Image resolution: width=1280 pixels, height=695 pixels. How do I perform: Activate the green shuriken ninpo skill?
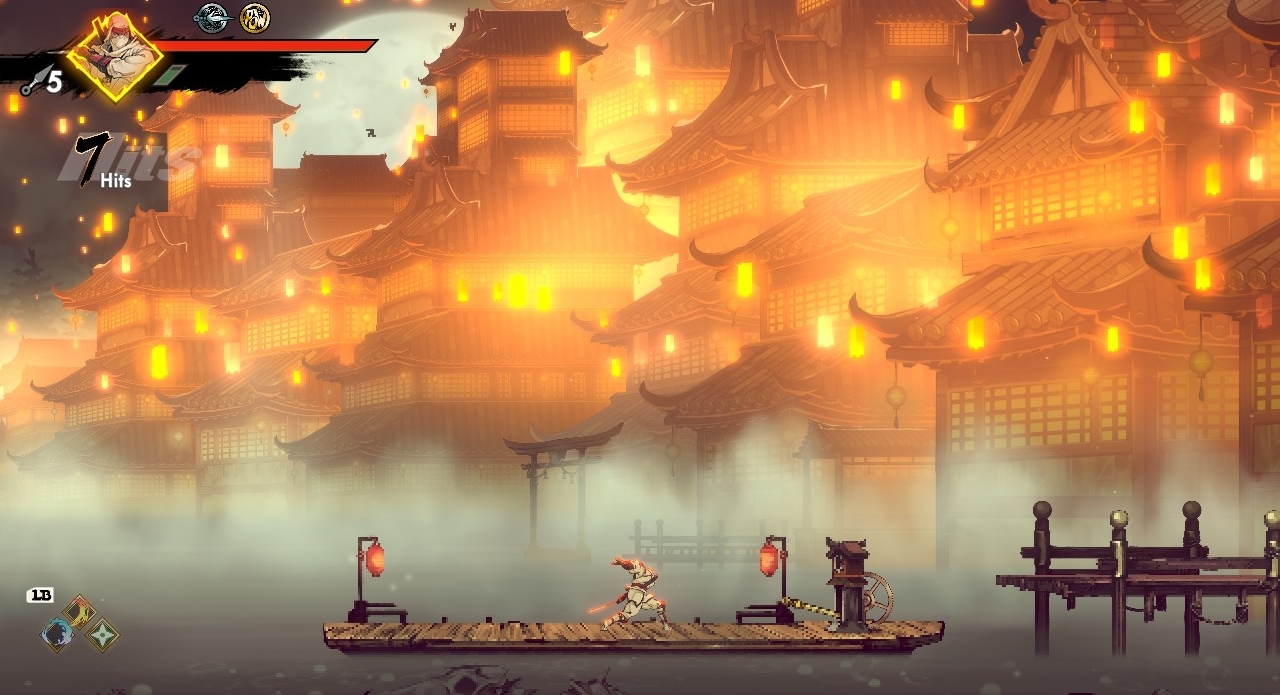coord(101,635)
